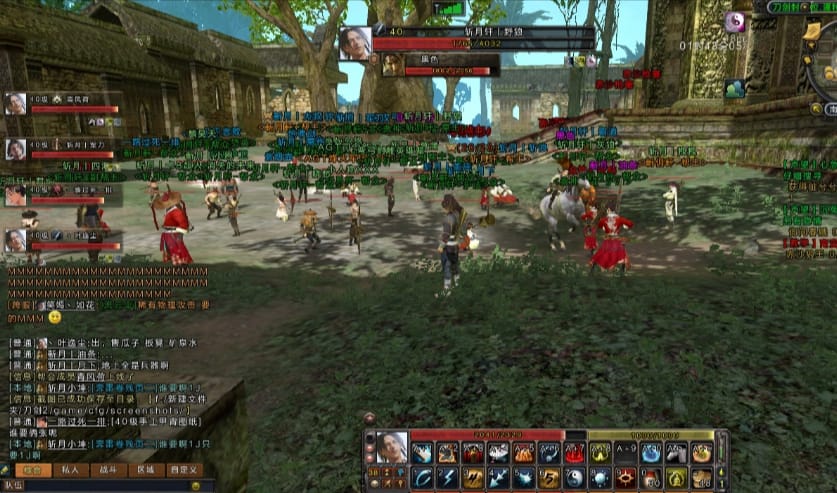The width and height of the screenshot is (837, 493).
Task: Open the yellow smiley emoji picker
Action: (x=196, y=485)
